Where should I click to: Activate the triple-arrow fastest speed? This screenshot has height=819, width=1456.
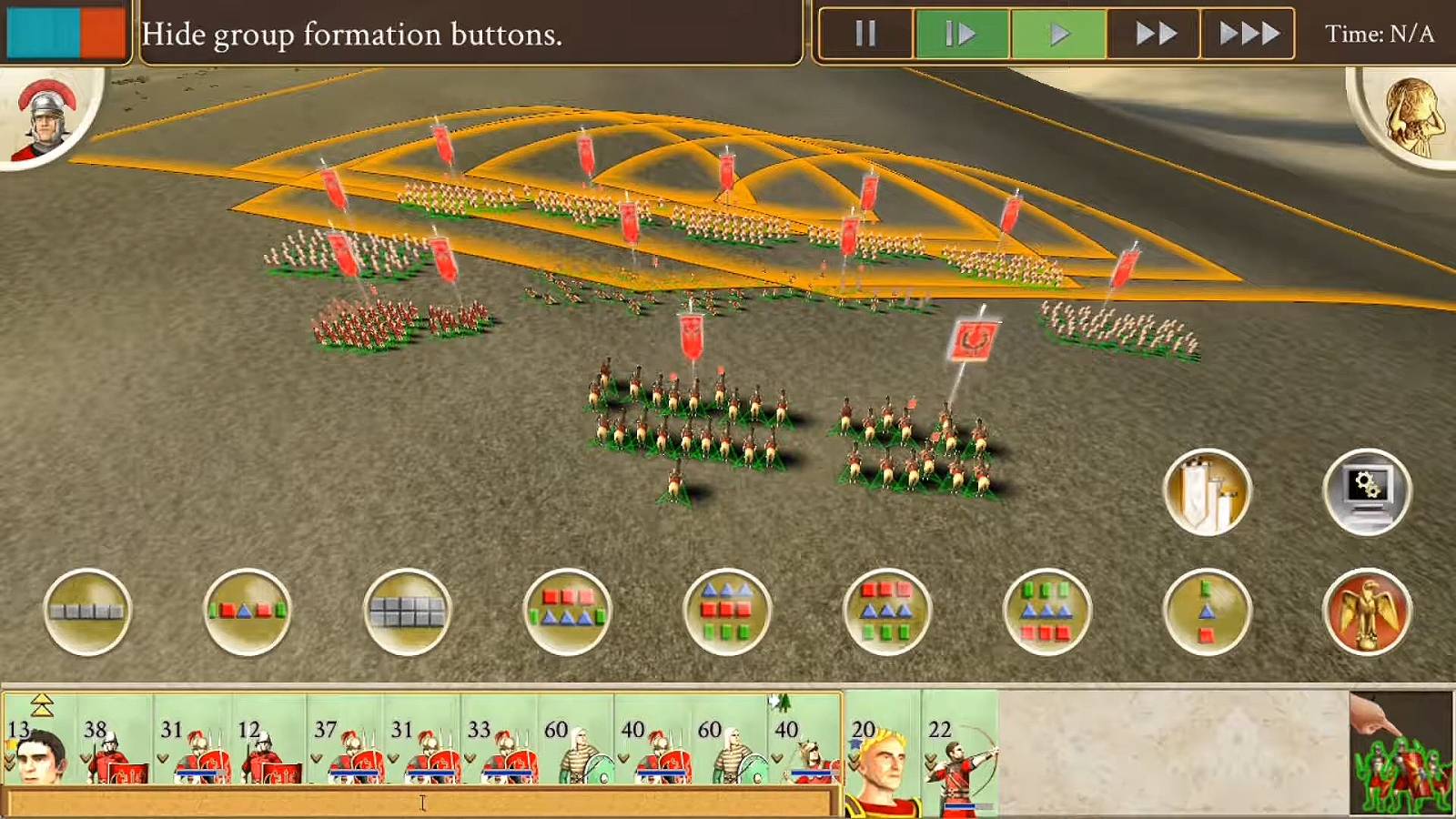[1247, 33]
